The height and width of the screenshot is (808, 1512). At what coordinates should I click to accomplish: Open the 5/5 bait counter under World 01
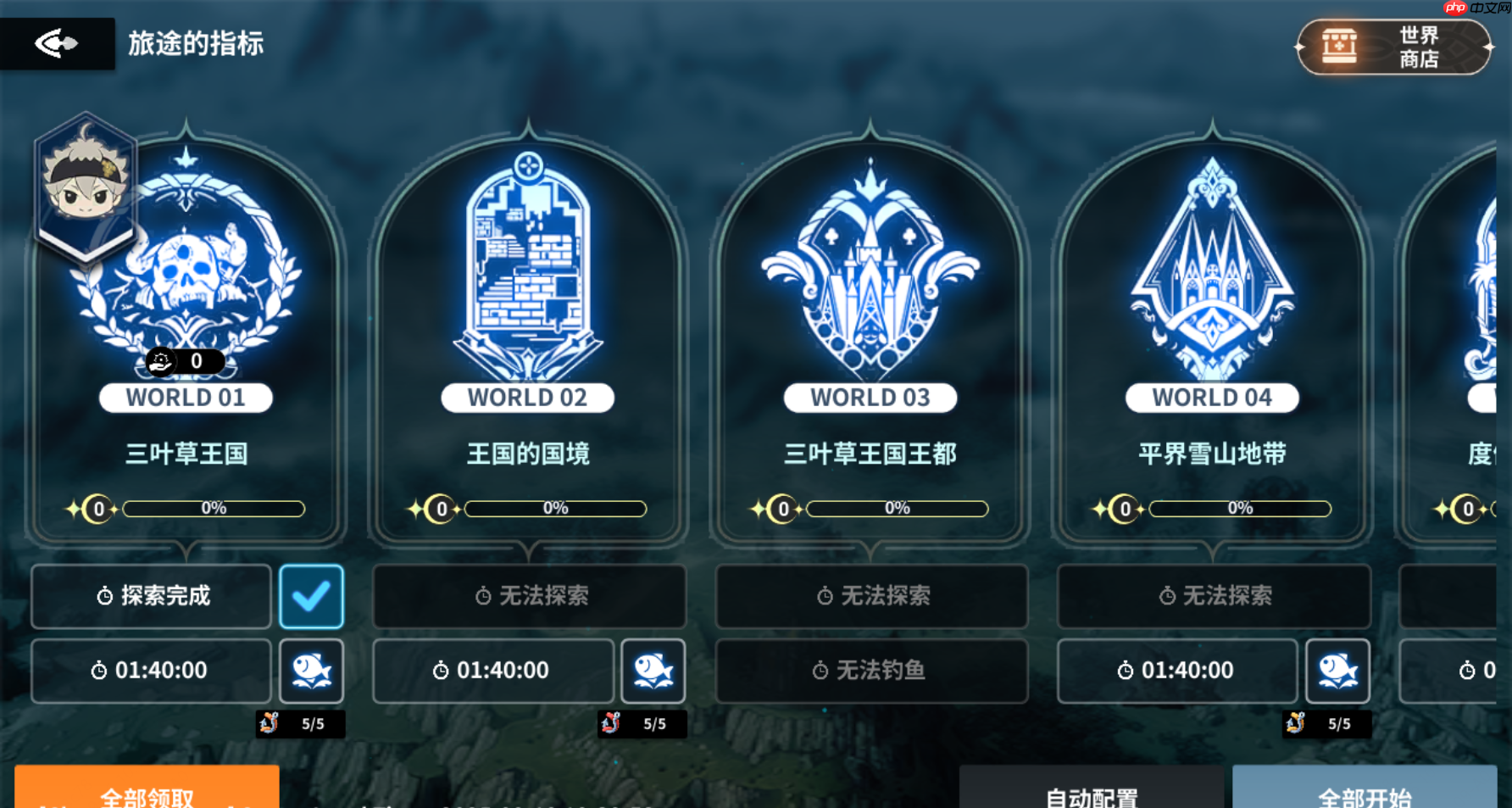(301, 724)
